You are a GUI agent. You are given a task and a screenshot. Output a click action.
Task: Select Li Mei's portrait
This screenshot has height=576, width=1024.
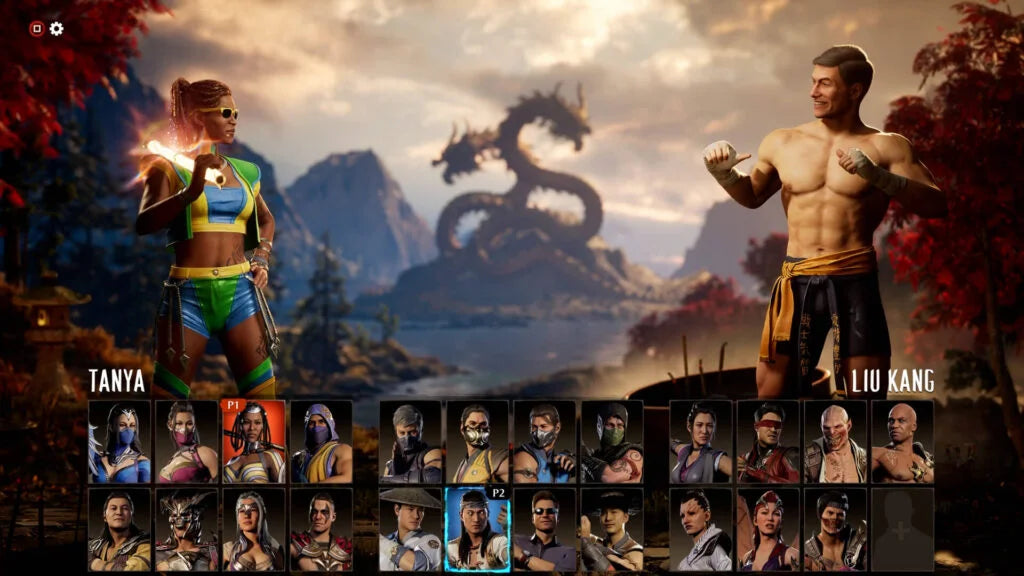tap(700, 442)
